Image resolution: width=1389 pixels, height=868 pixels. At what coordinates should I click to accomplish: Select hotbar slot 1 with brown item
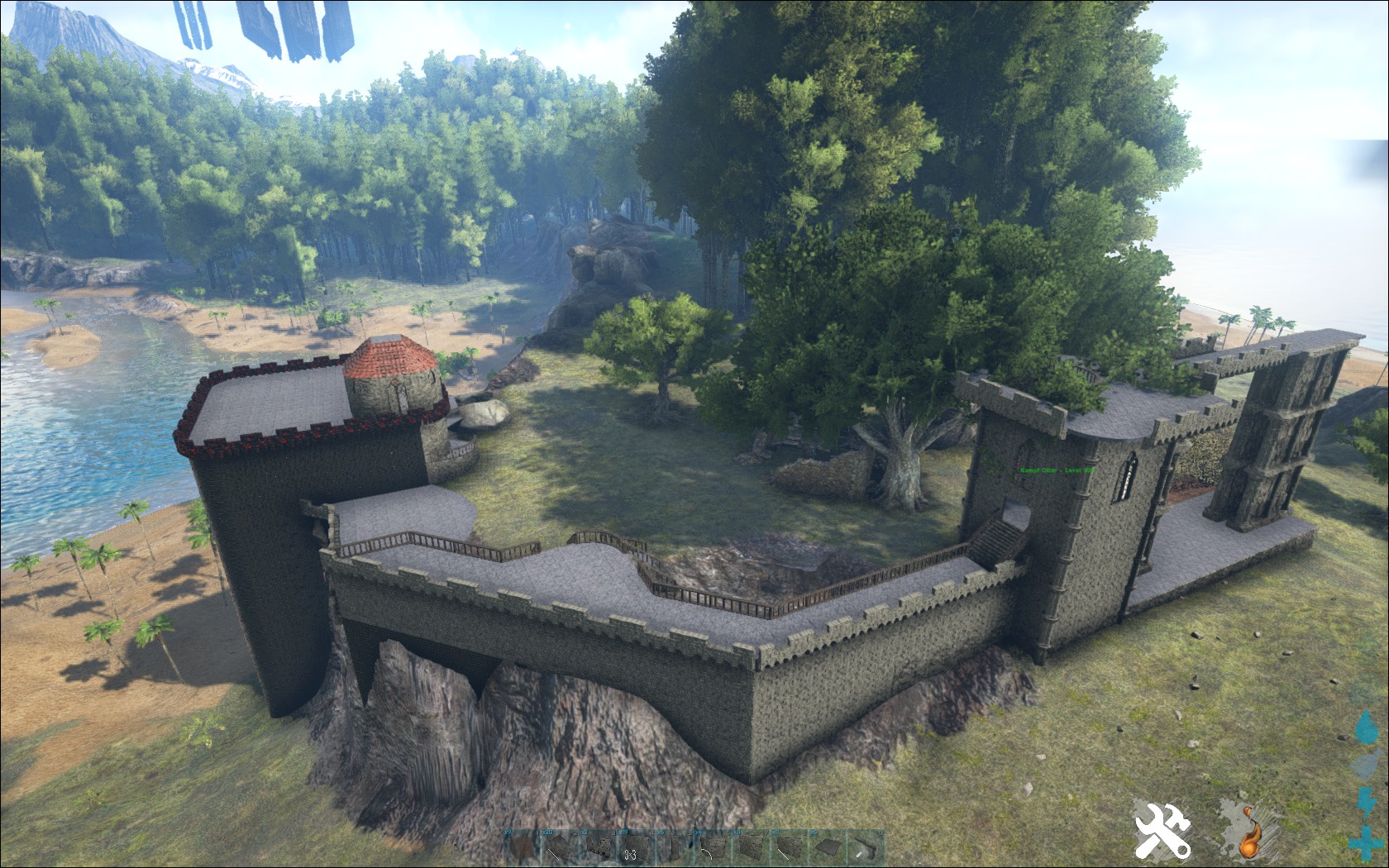tap(522, 849)
